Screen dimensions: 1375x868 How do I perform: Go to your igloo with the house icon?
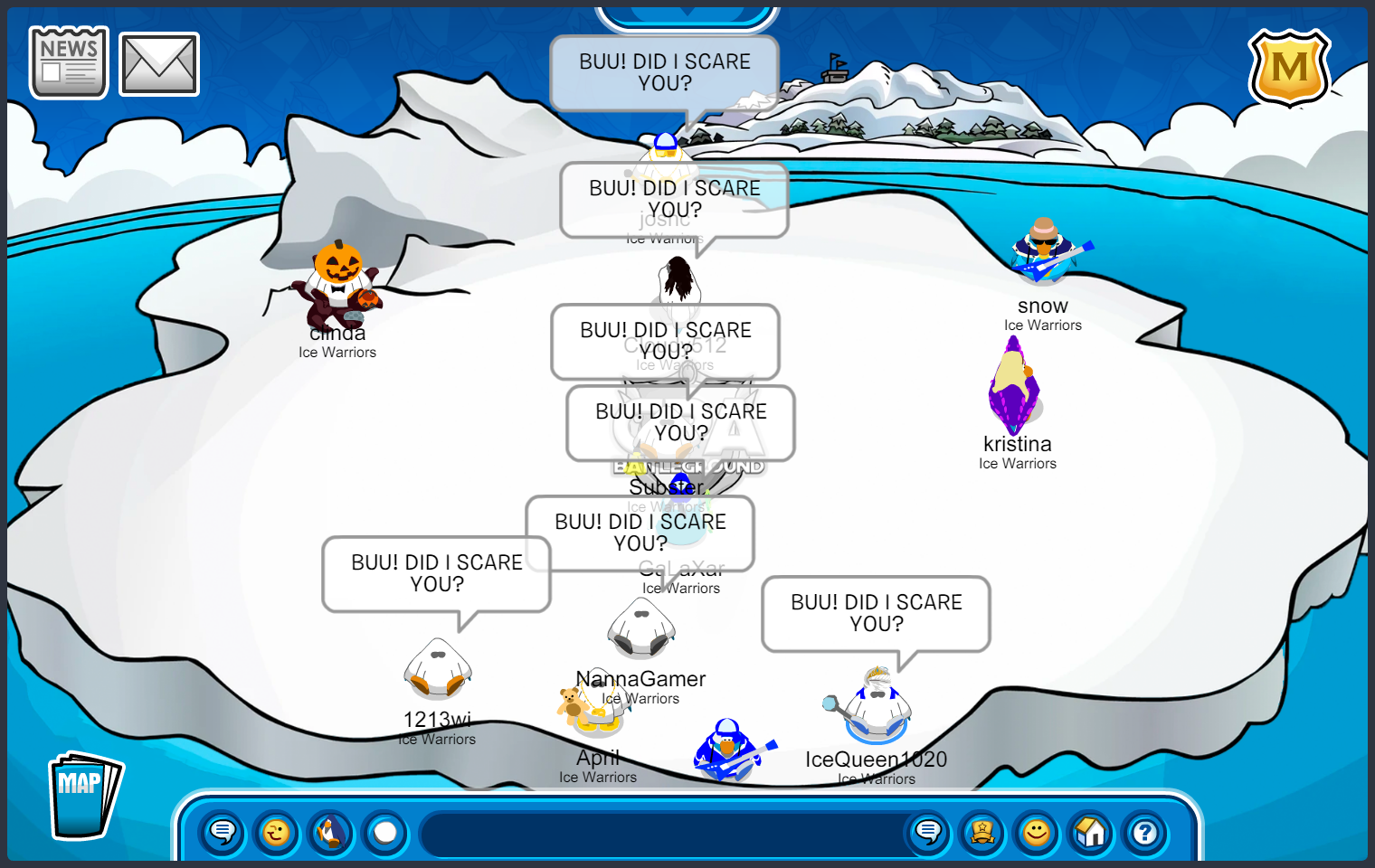pos(1091,832)
